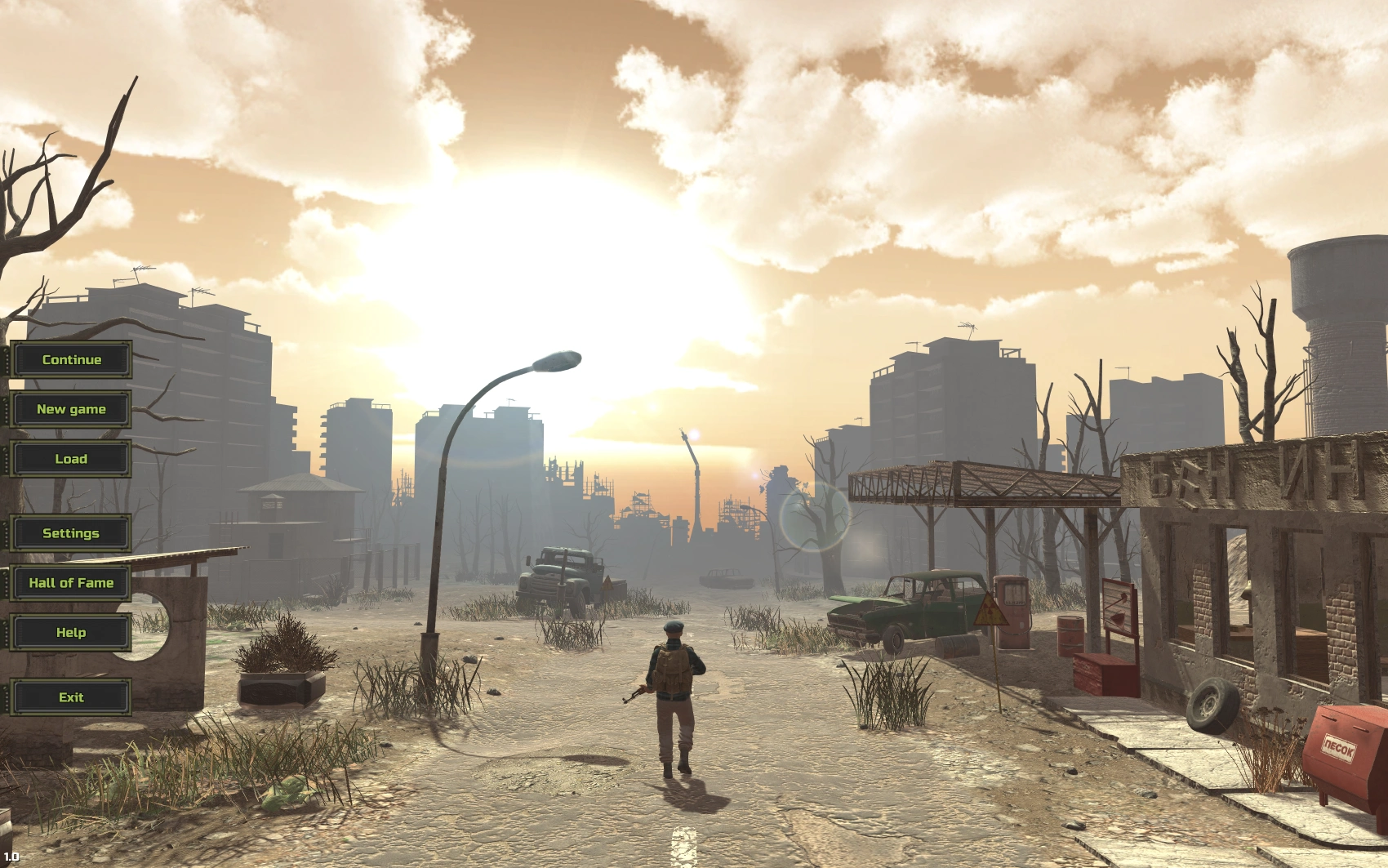View the Hall of Fame
Viewport: 1388px width, 868px height.
[71, 583]
